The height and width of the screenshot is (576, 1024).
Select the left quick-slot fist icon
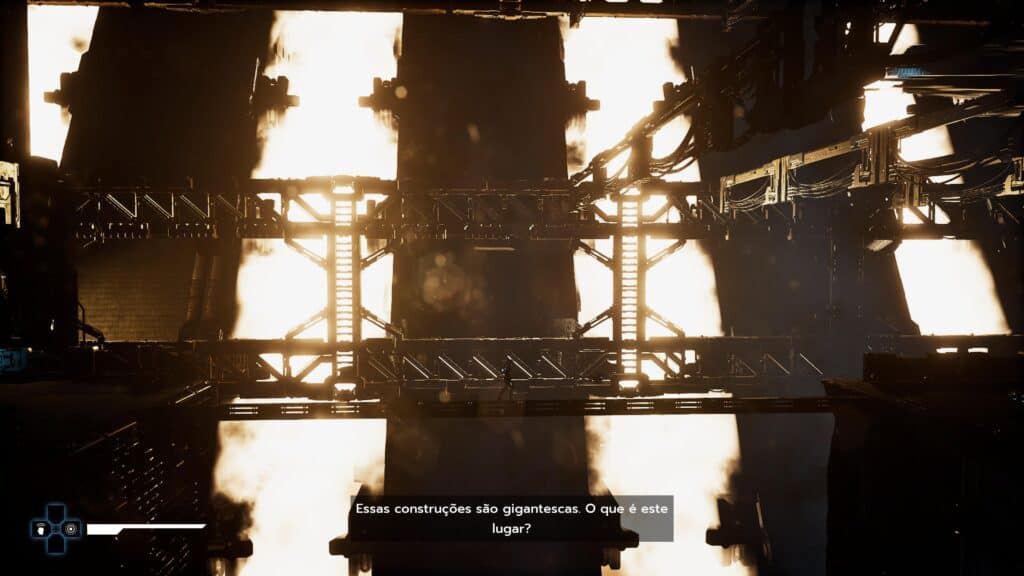pyautogui.click(x=41, y=529)
